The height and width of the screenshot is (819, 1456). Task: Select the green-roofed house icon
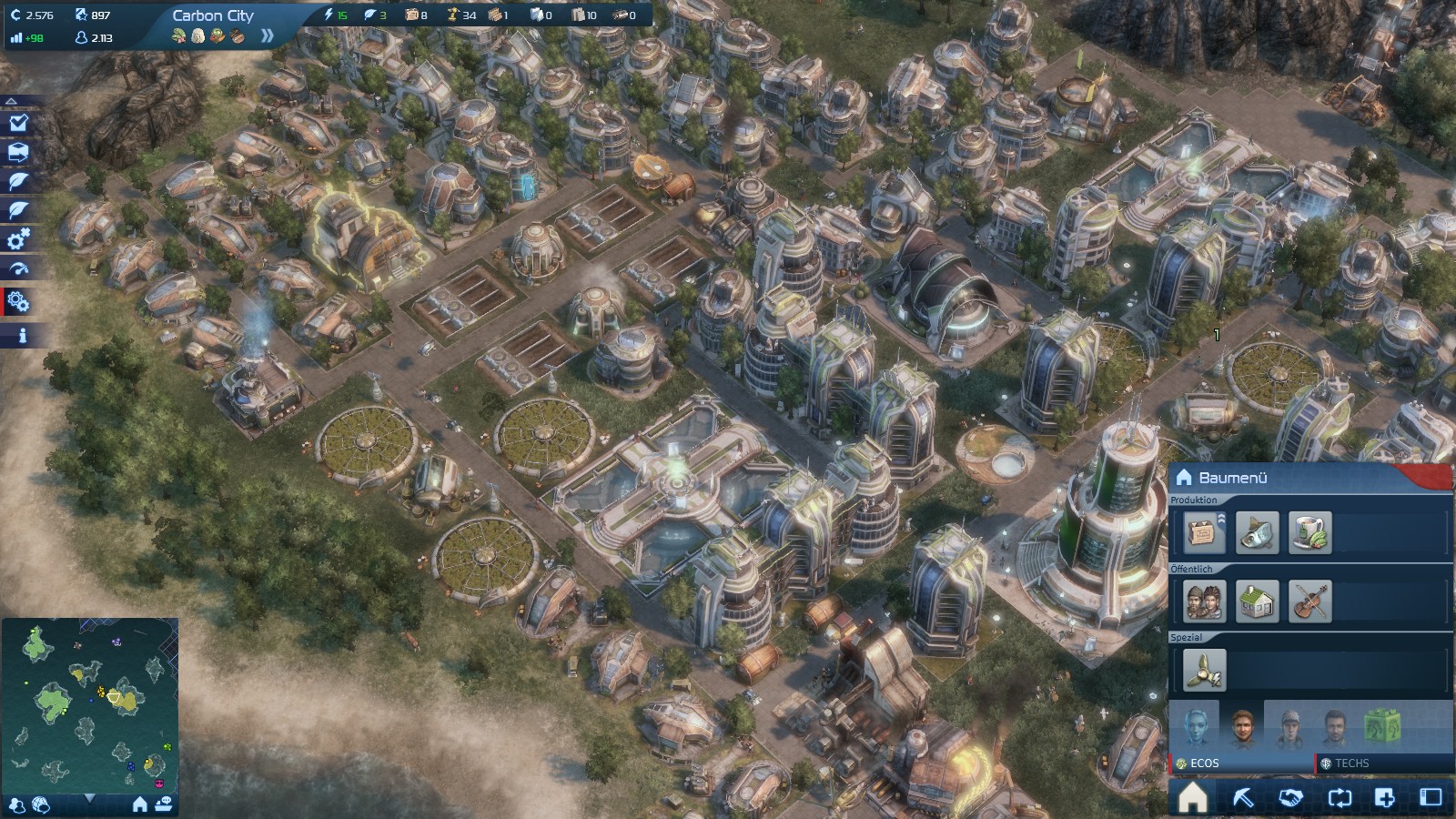point(1257,602)
